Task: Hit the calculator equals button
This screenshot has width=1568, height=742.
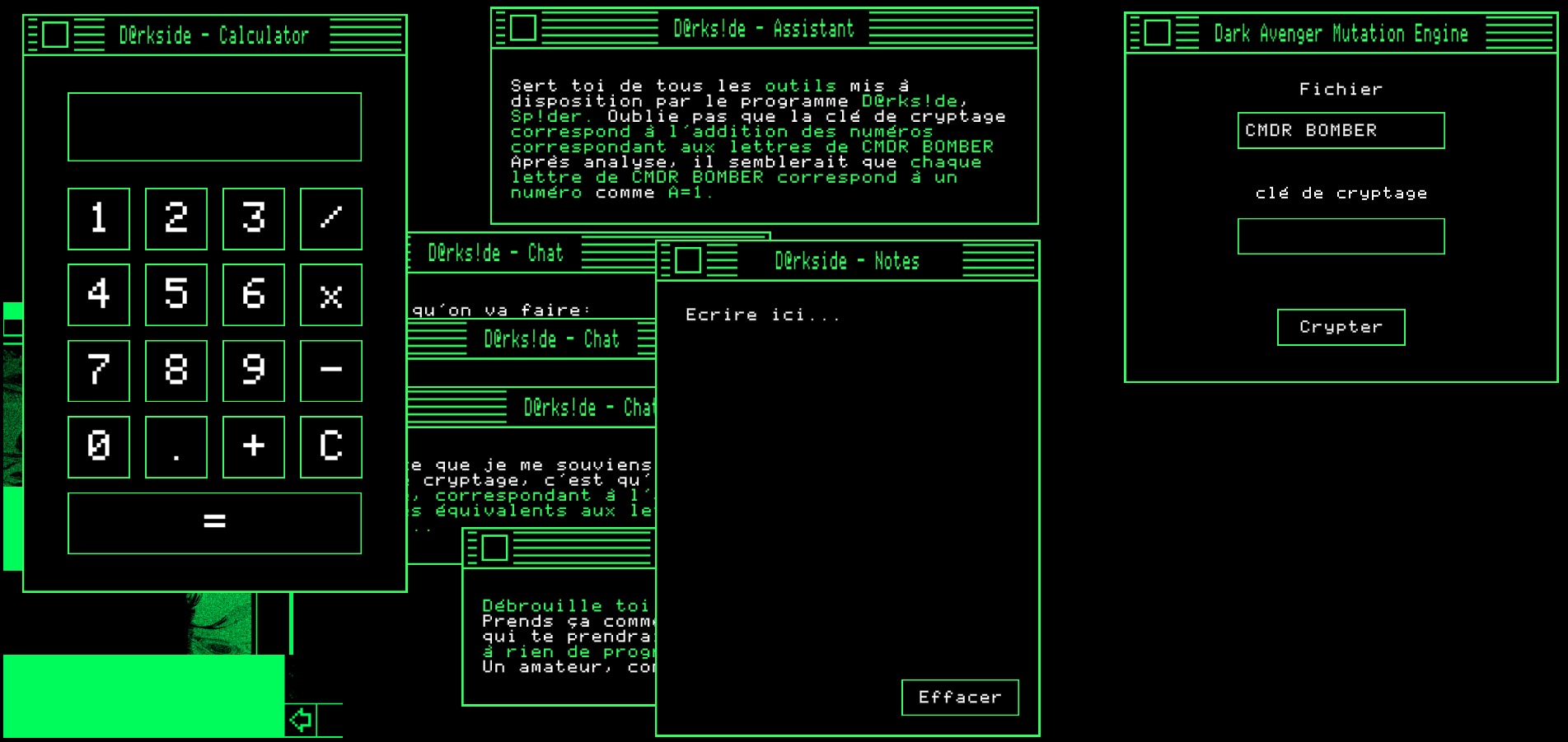Action: tap(214, 523)
